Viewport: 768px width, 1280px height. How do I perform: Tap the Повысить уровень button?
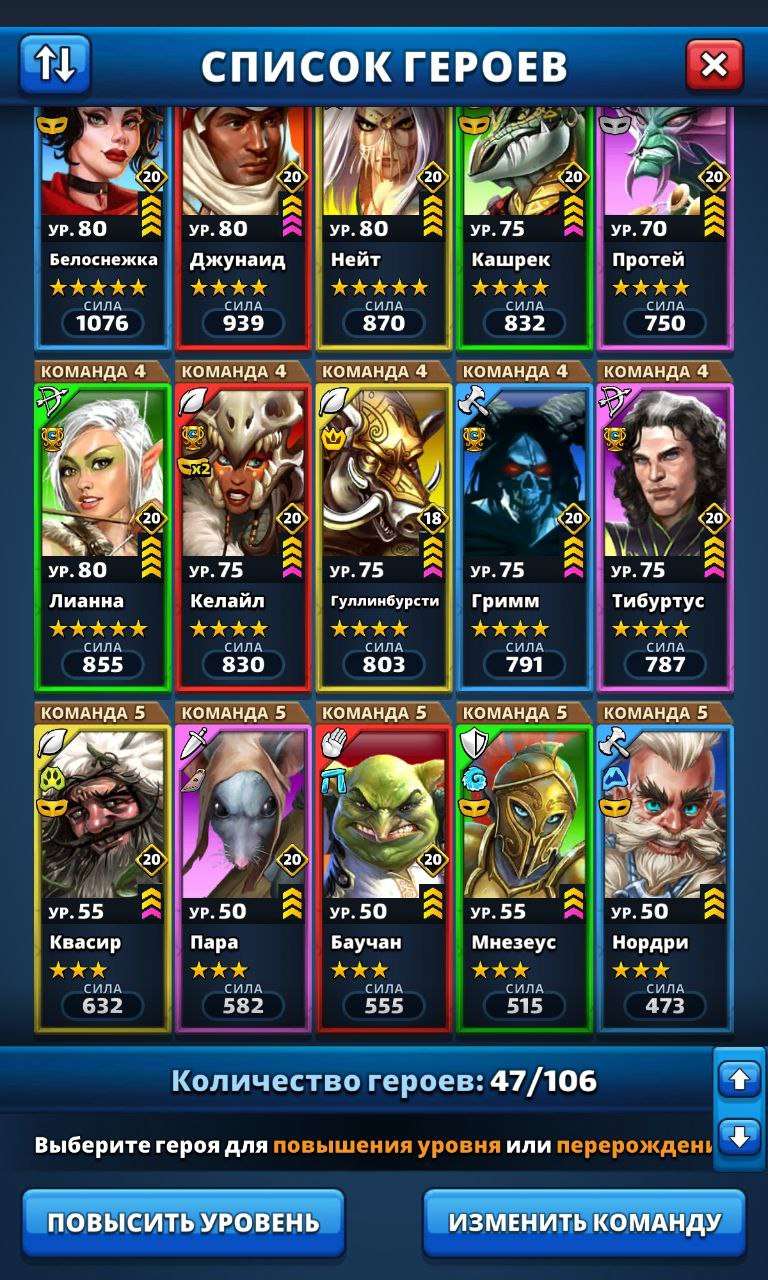tap(184, 1222)
